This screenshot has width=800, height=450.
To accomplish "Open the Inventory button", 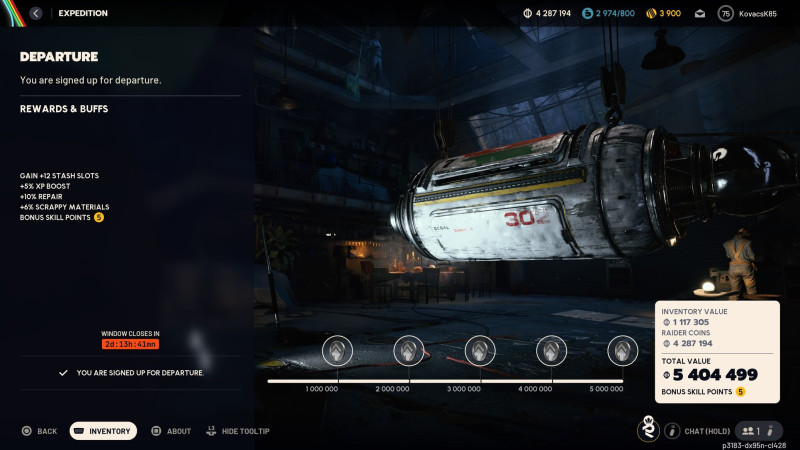I will pos(103,431).
